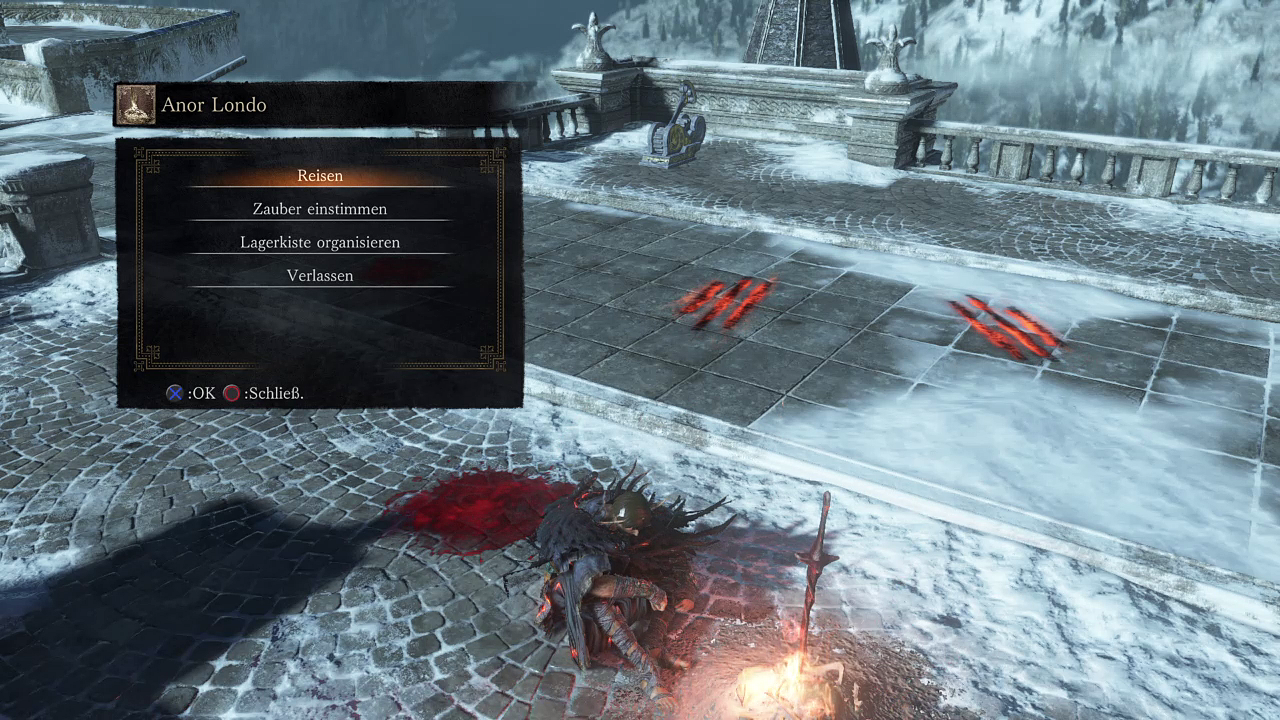Screen dimensions: 1280x720
Task: Choose Zauber einstimmen from the menu
Action: coord(320,209)
